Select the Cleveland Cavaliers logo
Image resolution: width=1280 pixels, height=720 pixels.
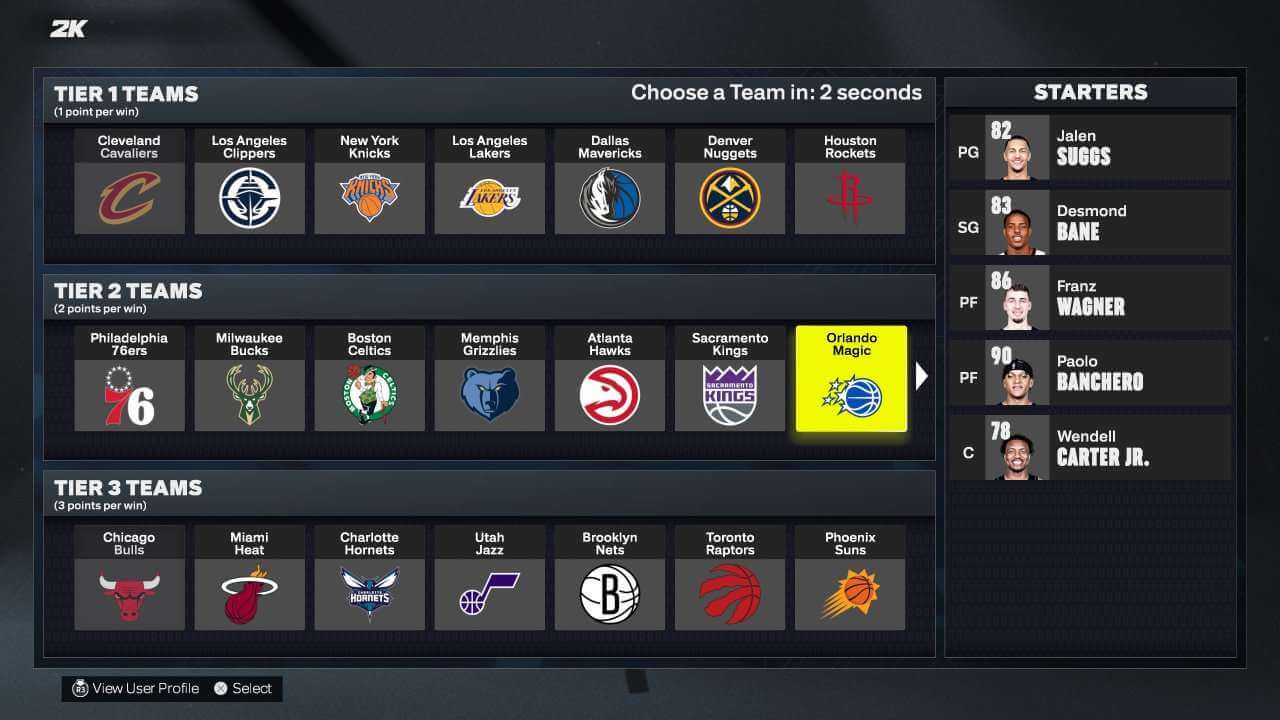pyautogui.click(x=129, y=196)
